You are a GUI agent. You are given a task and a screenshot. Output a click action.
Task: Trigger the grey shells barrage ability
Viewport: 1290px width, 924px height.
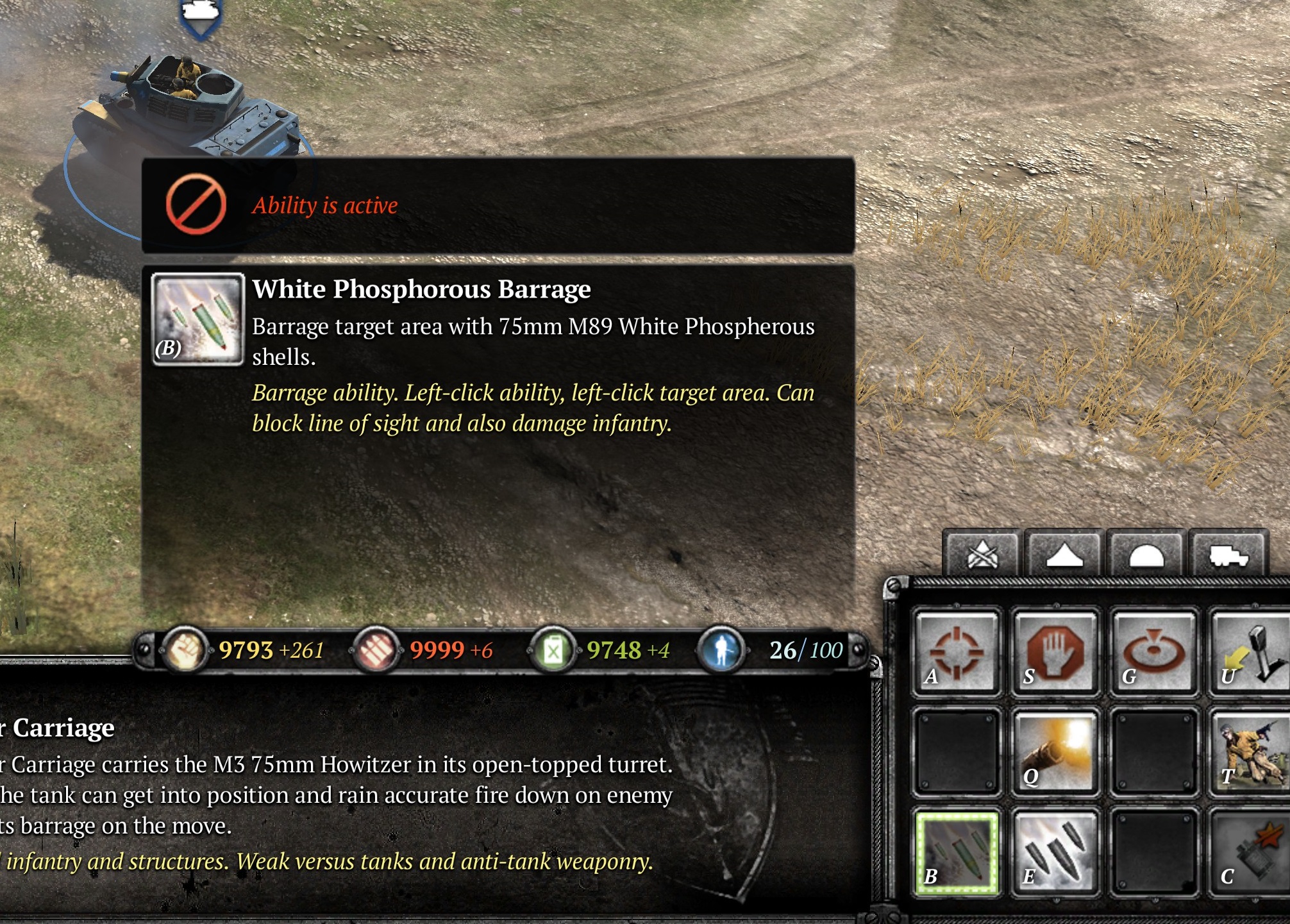[1055, 853]
